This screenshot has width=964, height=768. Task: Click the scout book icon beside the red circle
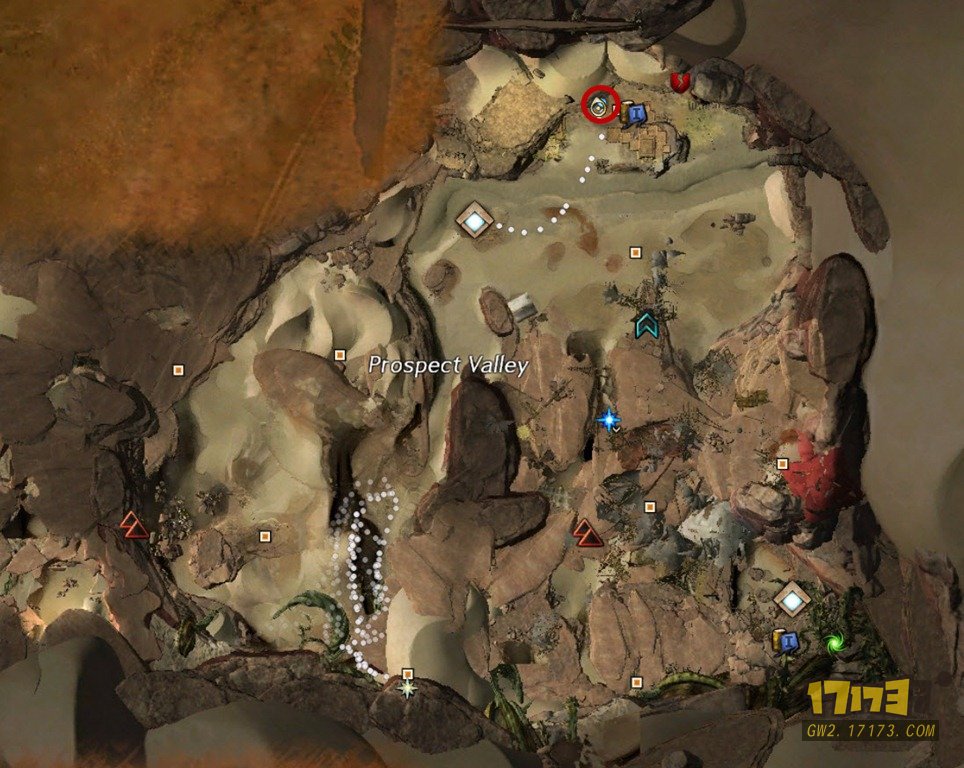tap(634, 113)
